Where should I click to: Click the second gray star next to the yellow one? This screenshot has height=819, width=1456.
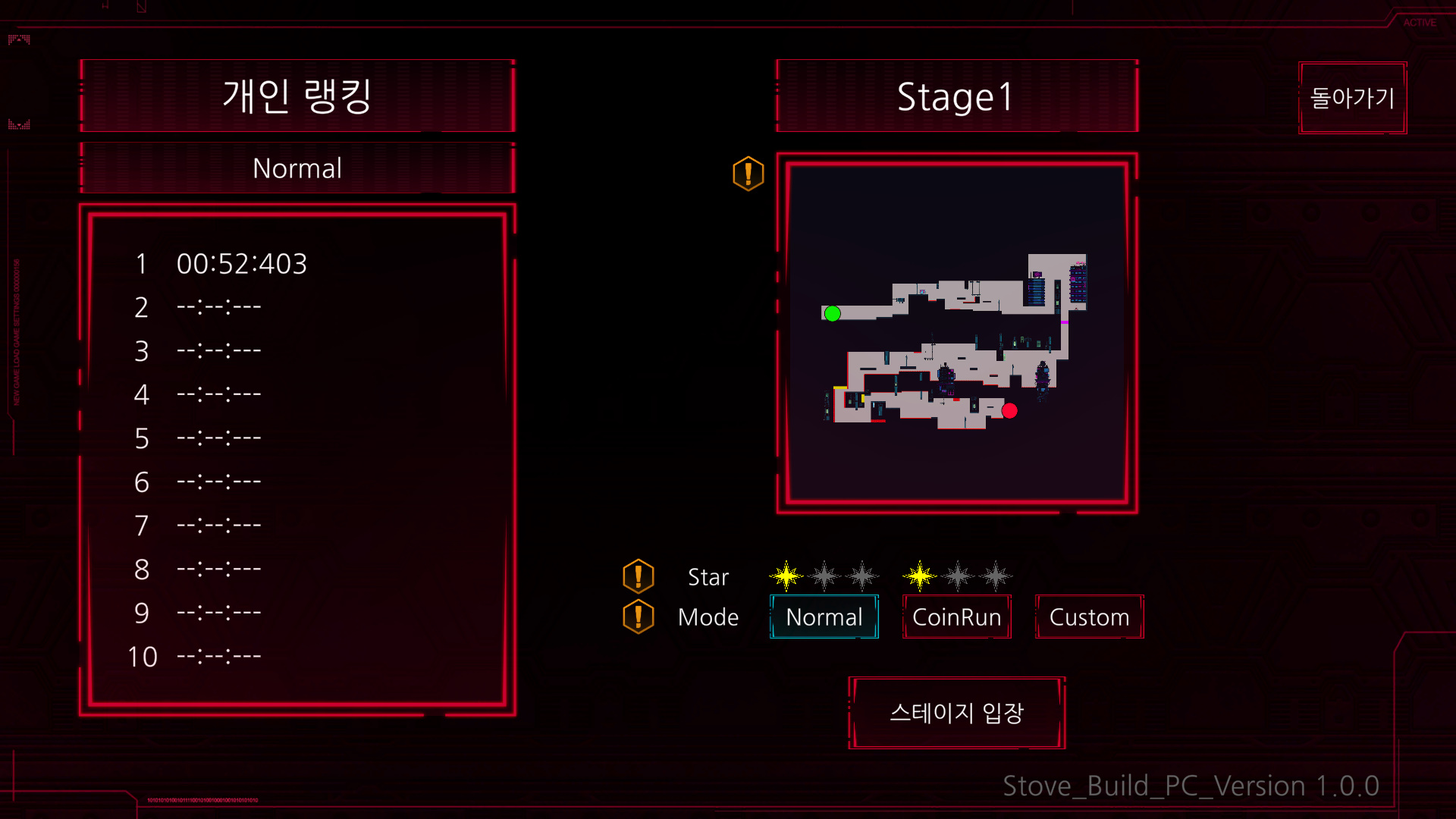tap(824, 575)
